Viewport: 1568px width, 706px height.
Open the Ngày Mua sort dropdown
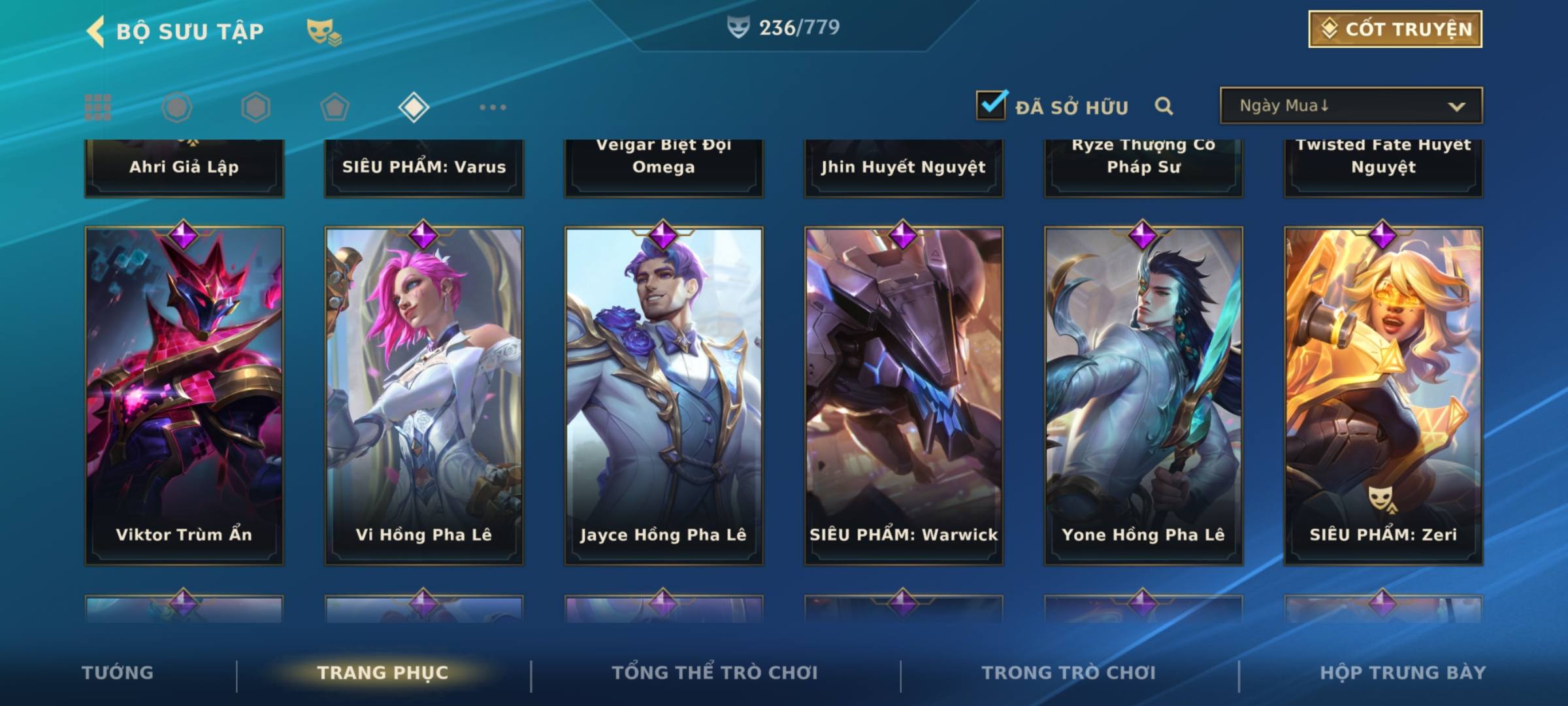[x=1350, y=106]
